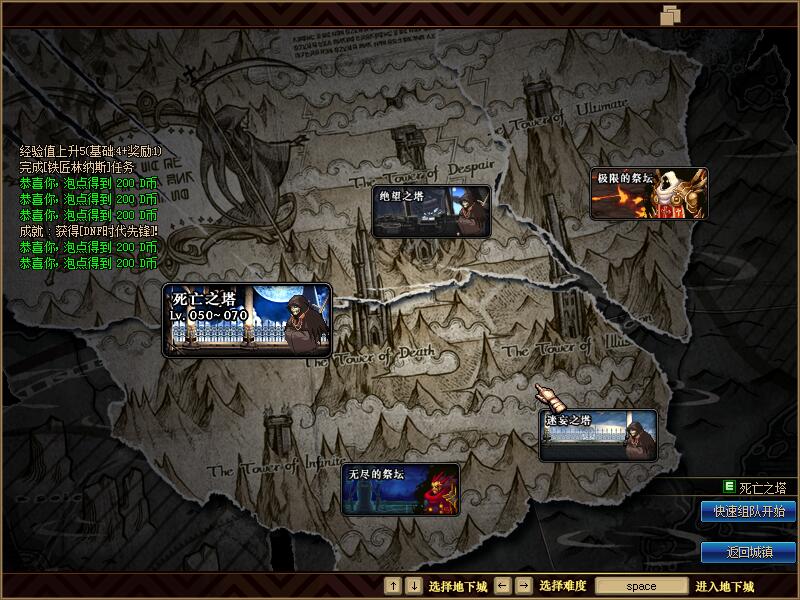The height and width of the screenshot is (600, 800).
Task: Choose the 绝望之塔 dungeon
Action: tap(431, 211)
